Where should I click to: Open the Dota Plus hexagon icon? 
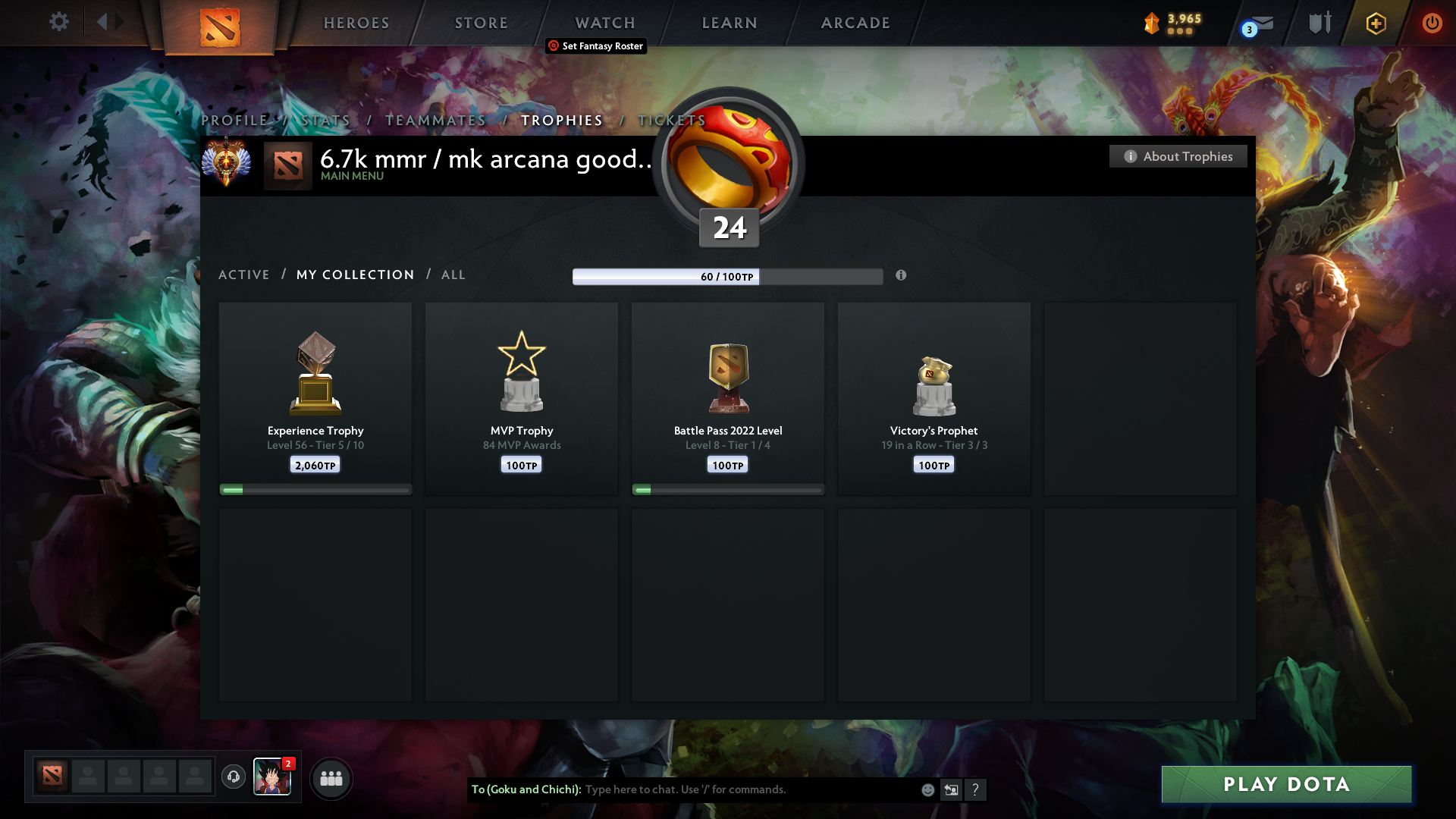click(x=1375, y=24)
